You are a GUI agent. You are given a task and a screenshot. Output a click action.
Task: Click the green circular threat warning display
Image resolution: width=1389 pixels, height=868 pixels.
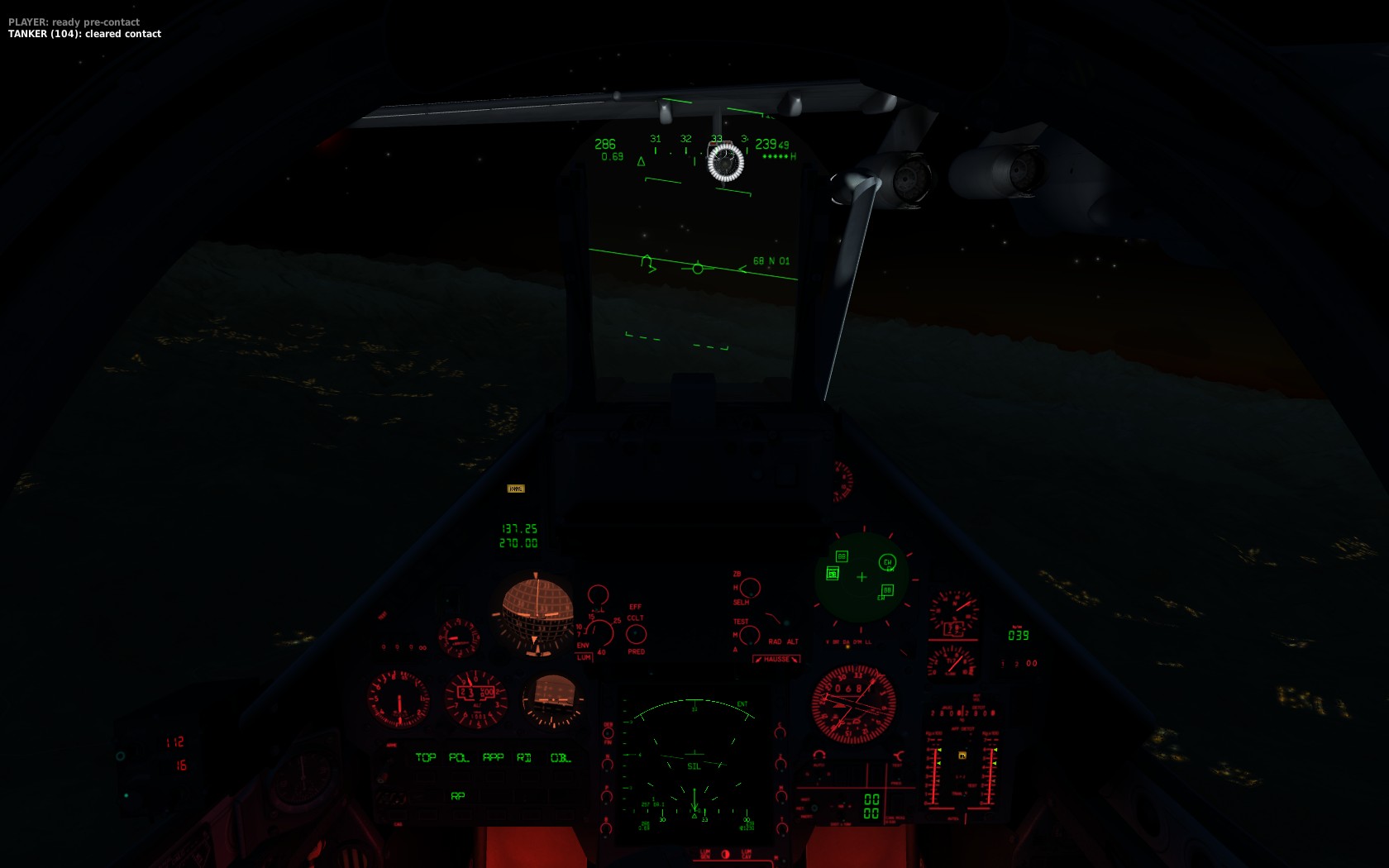(x=862, y=577)
